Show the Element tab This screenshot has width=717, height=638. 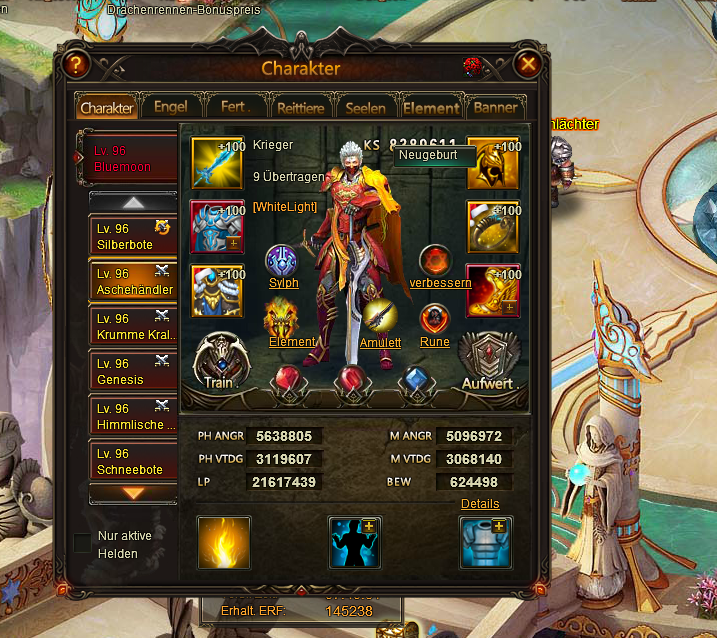(431, 107)
